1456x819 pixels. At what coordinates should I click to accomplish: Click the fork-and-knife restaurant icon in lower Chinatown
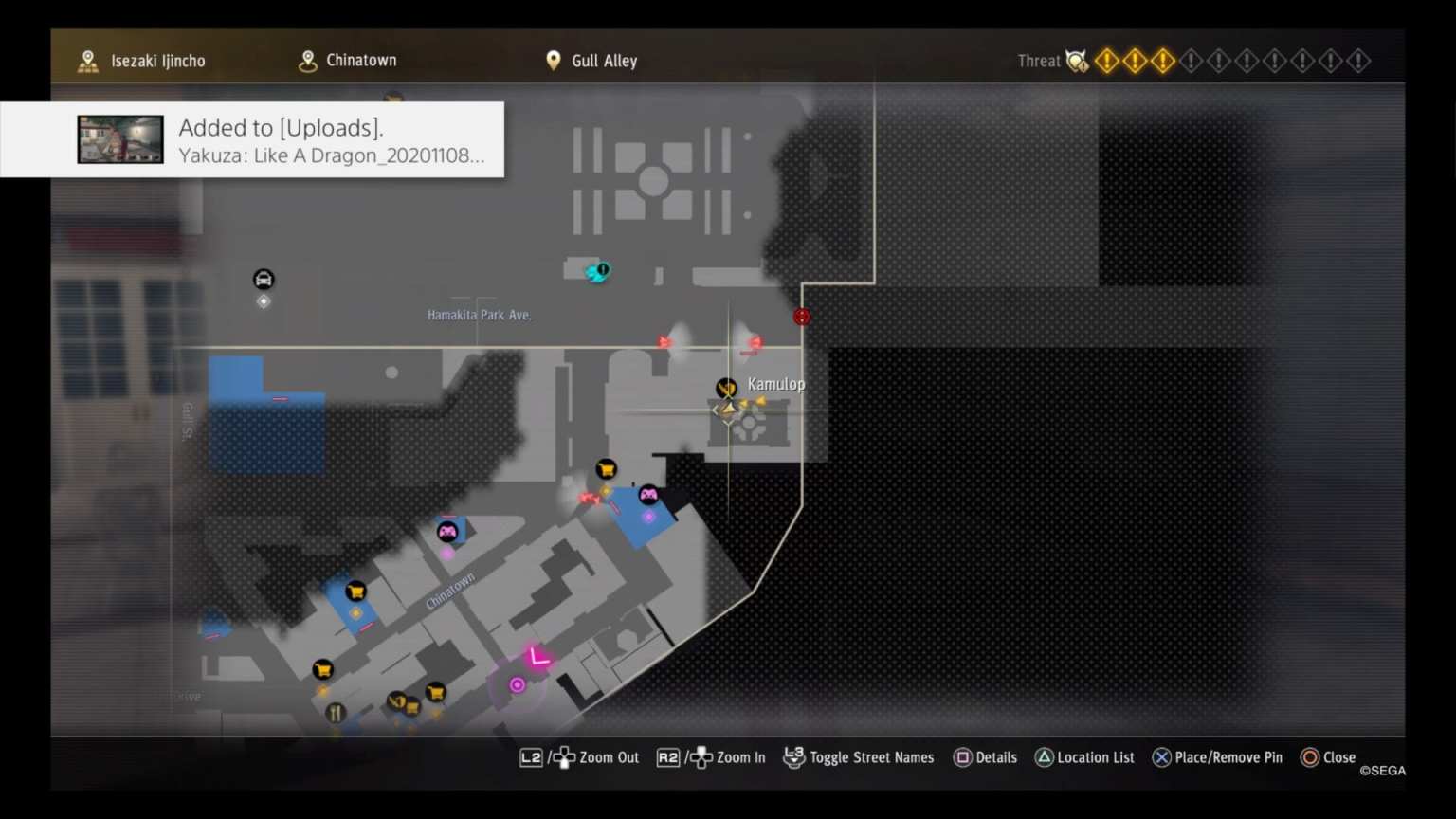pos(335,712)
